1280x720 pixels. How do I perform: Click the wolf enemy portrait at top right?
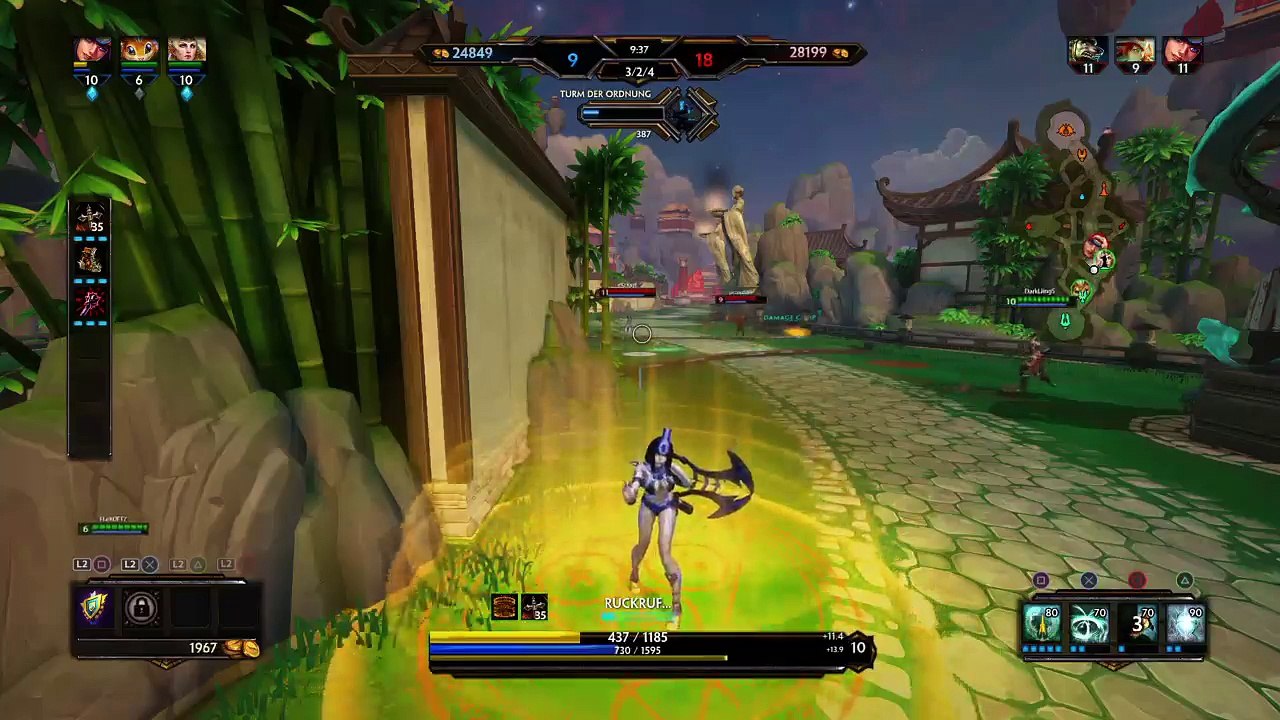click(1087, 50)
